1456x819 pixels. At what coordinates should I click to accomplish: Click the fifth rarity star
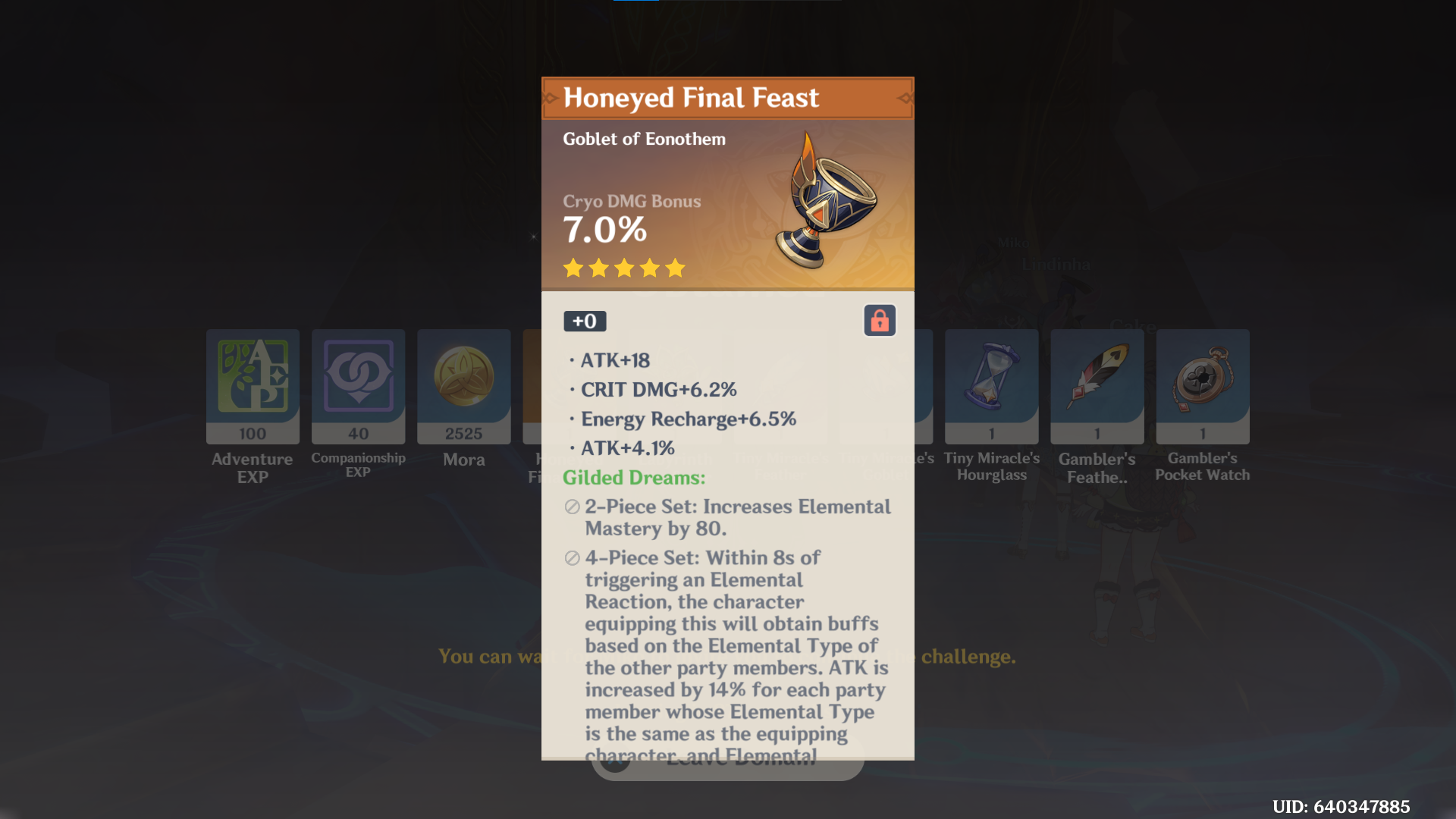676,268
